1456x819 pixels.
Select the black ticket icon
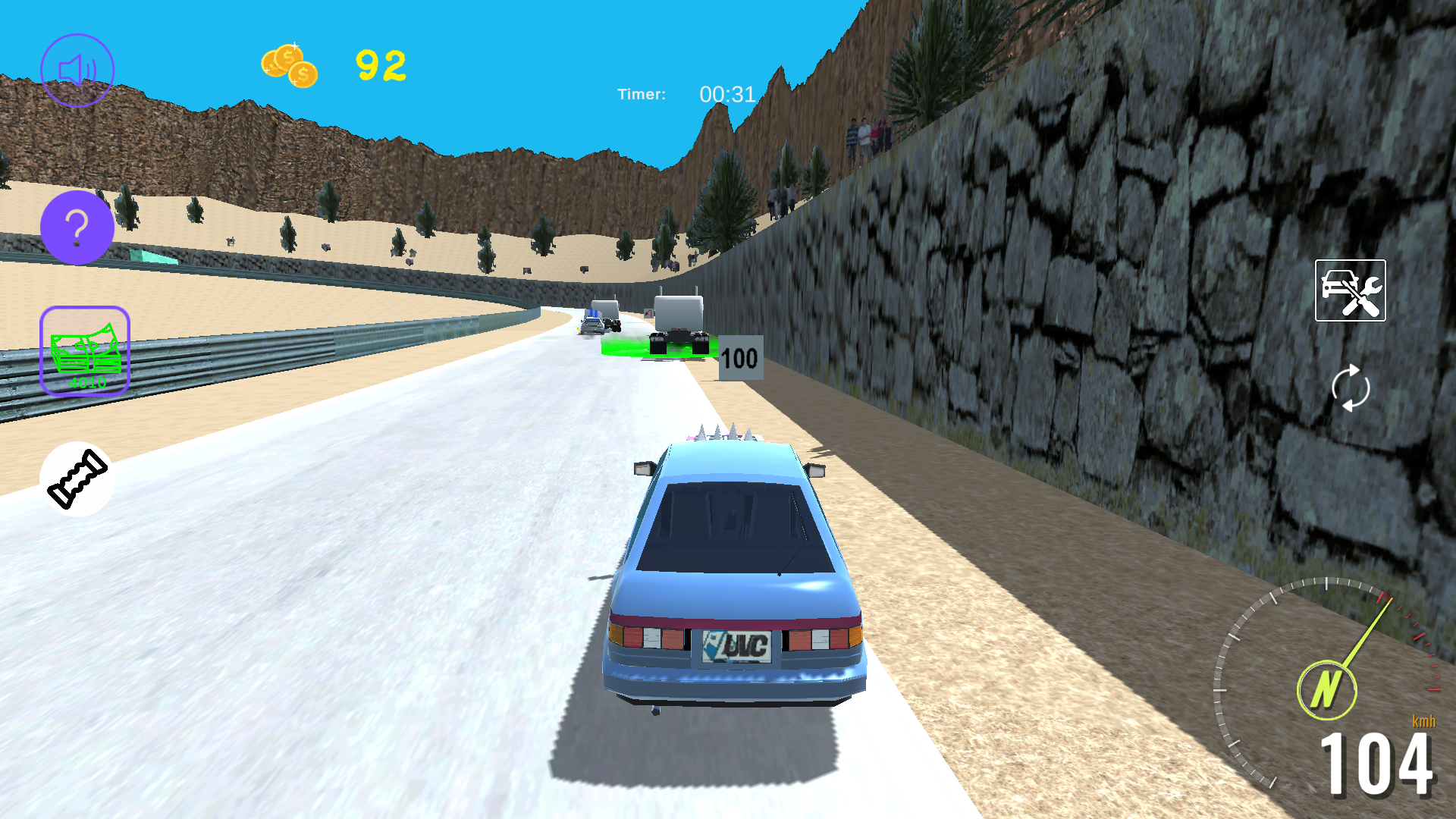pos(77,479)
